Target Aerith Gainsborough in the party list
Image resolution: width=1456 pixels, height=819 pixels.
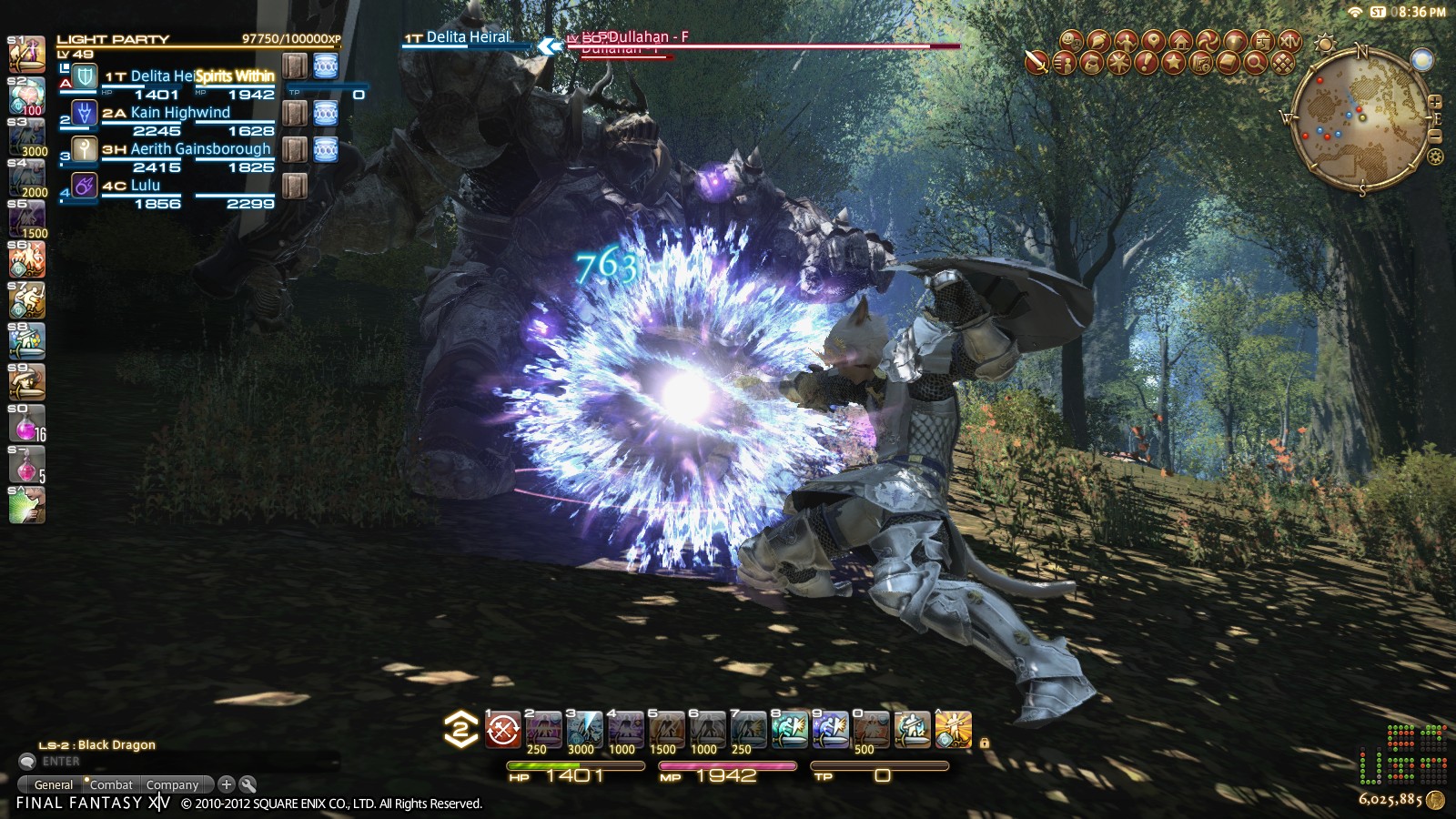[200, 149]
